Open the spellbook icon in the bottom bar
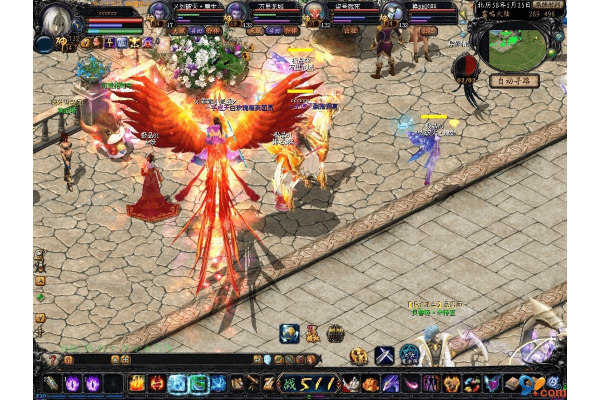This screenshot has height=400, width=600. coord(513,383)
